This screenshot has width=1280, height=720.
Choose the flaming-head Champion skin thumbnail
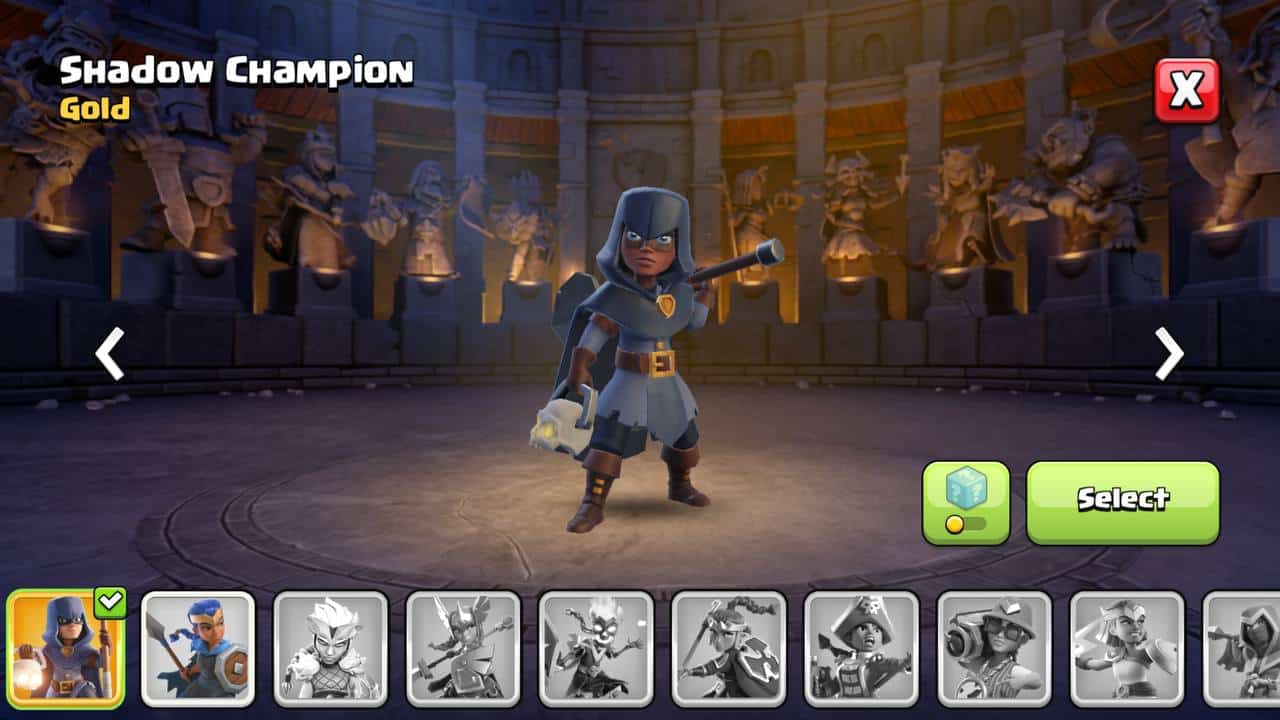tap(596, 648)
